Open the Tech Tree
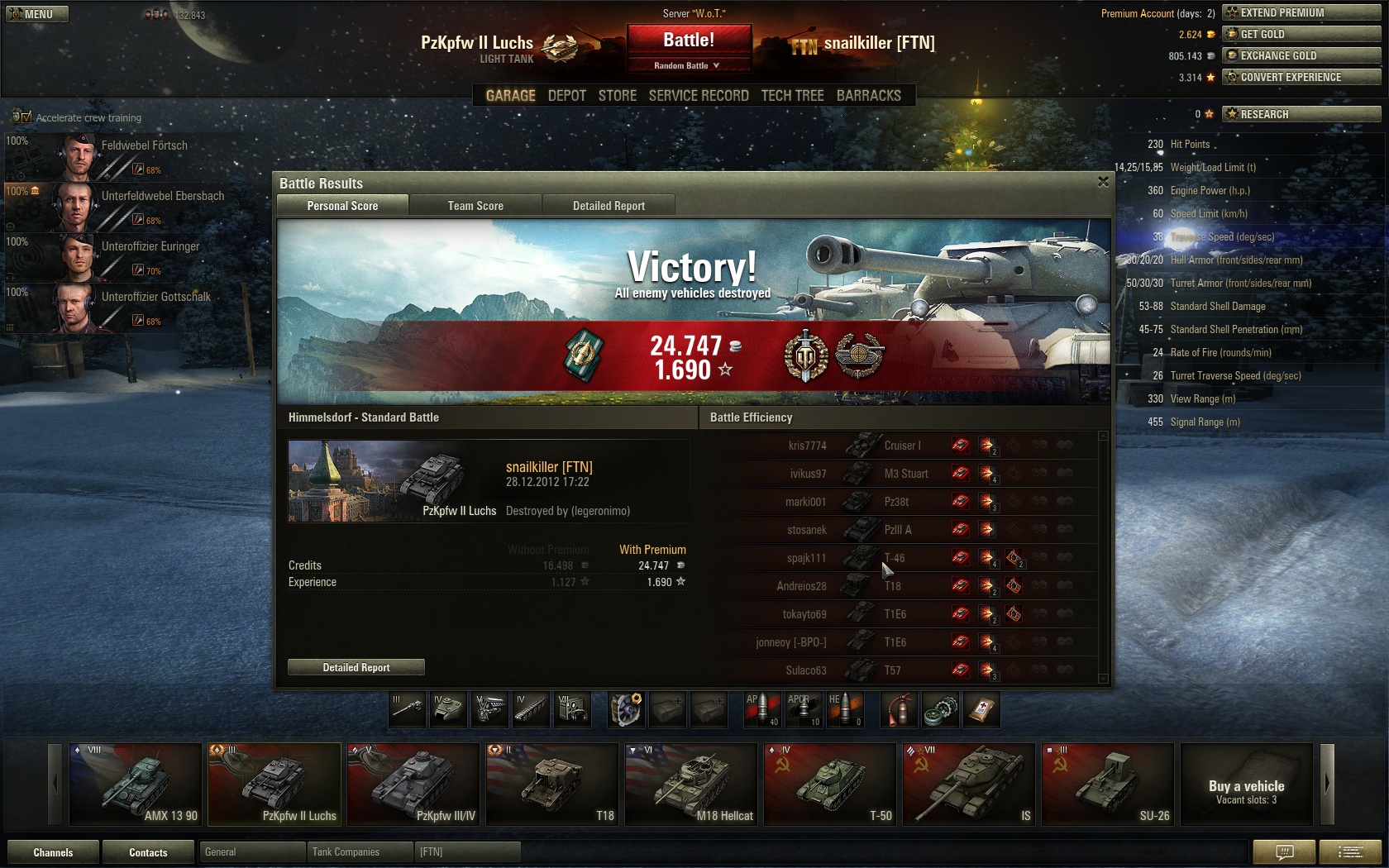Image resolution: width=1389 pixels, height=868 pixels. pyautogui.click(x=792, y=96)
